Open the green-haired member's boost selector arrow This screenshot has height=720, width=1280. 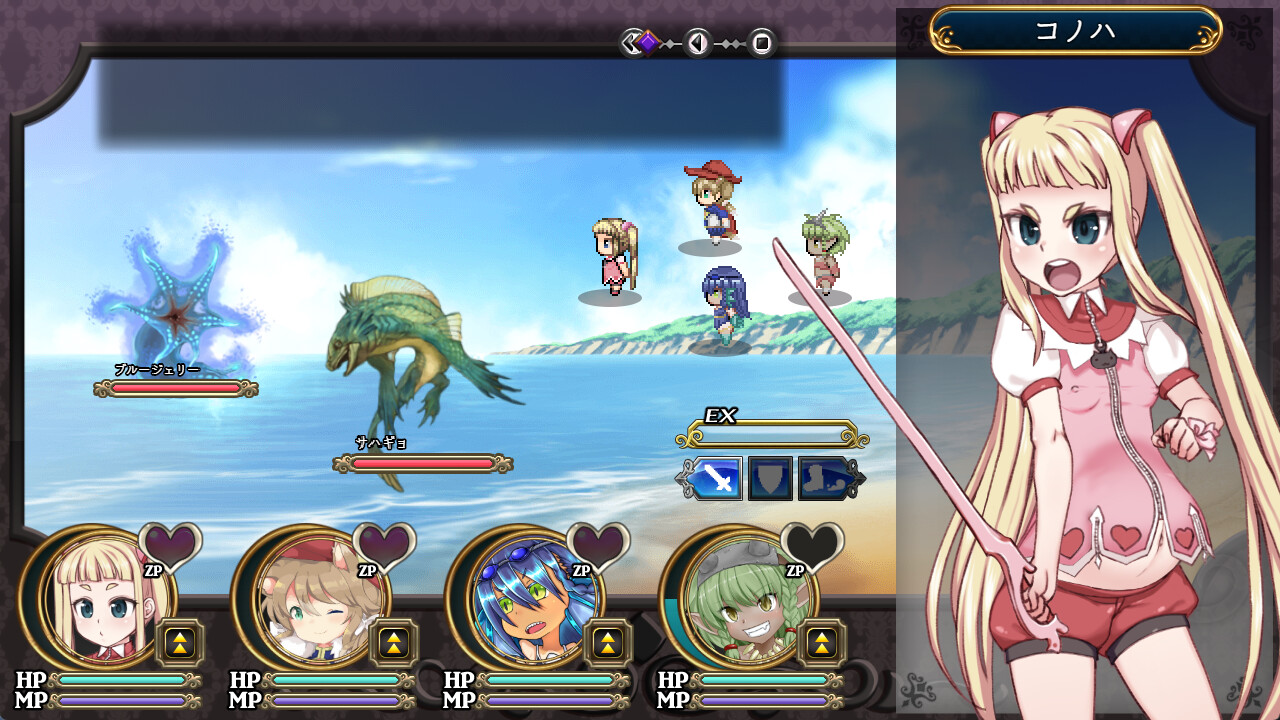point(820,643)
